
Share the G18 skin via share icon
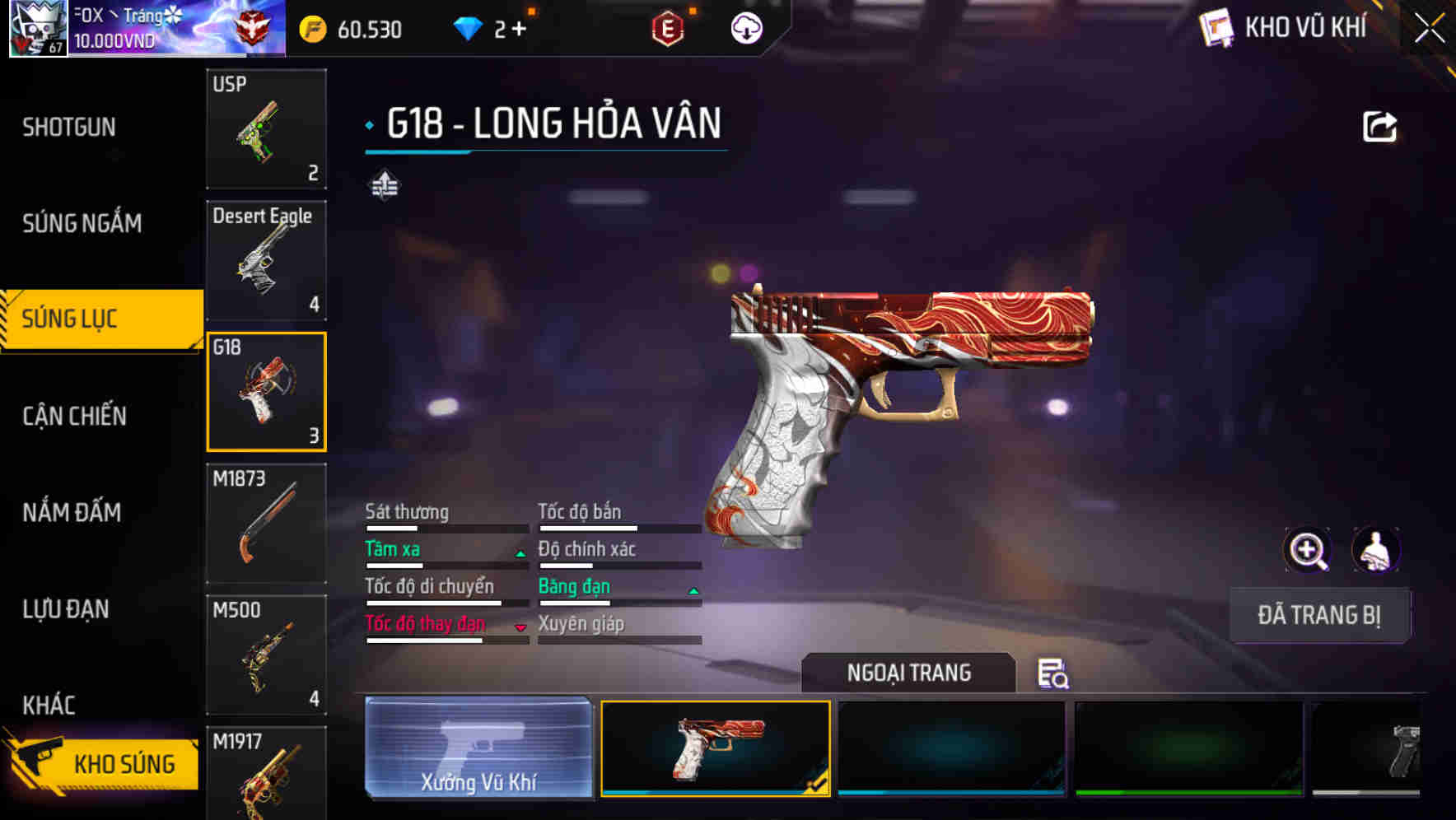point(1379,127)
